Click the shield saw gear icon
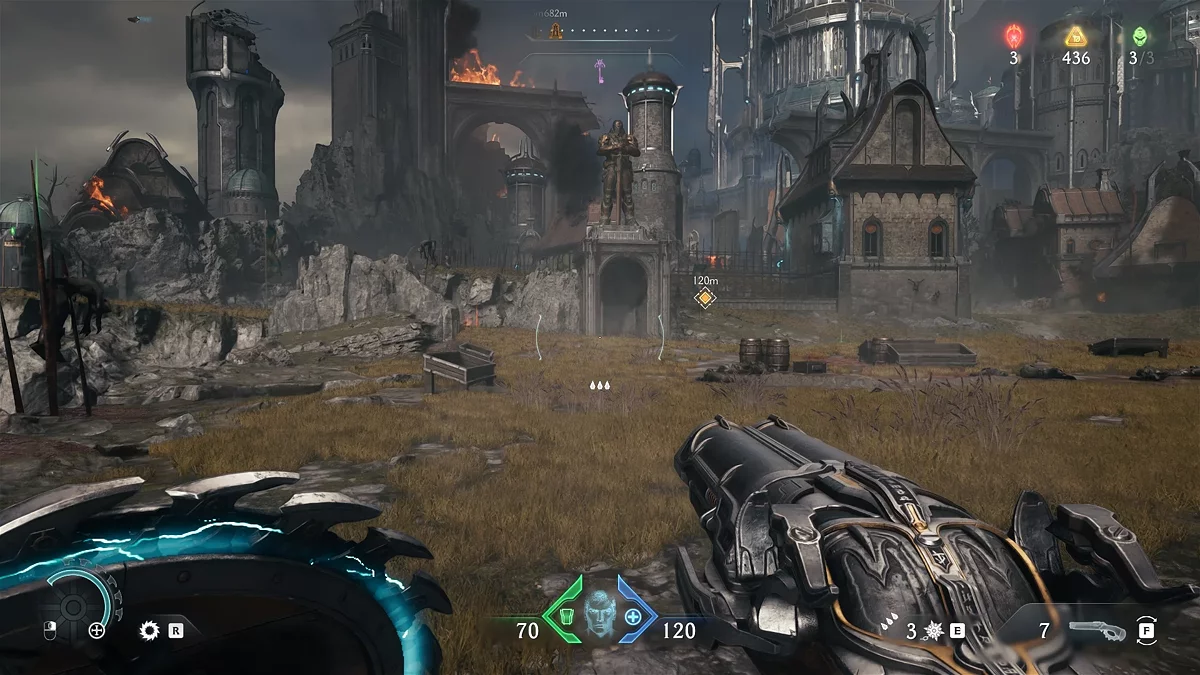 (x=150, y=630)
